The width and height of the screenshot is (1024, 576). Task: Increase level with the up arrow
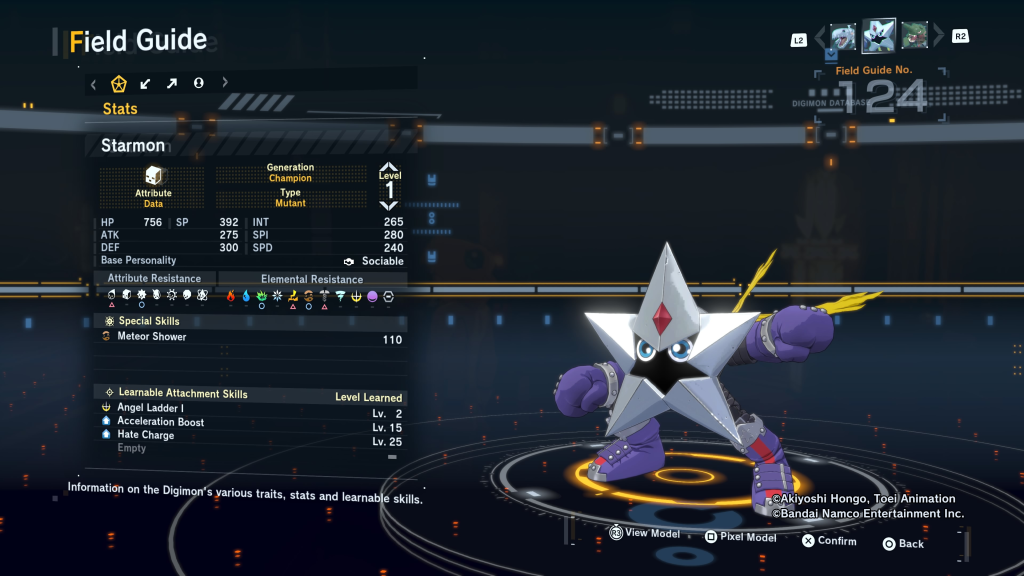click(x=389, y=168)
